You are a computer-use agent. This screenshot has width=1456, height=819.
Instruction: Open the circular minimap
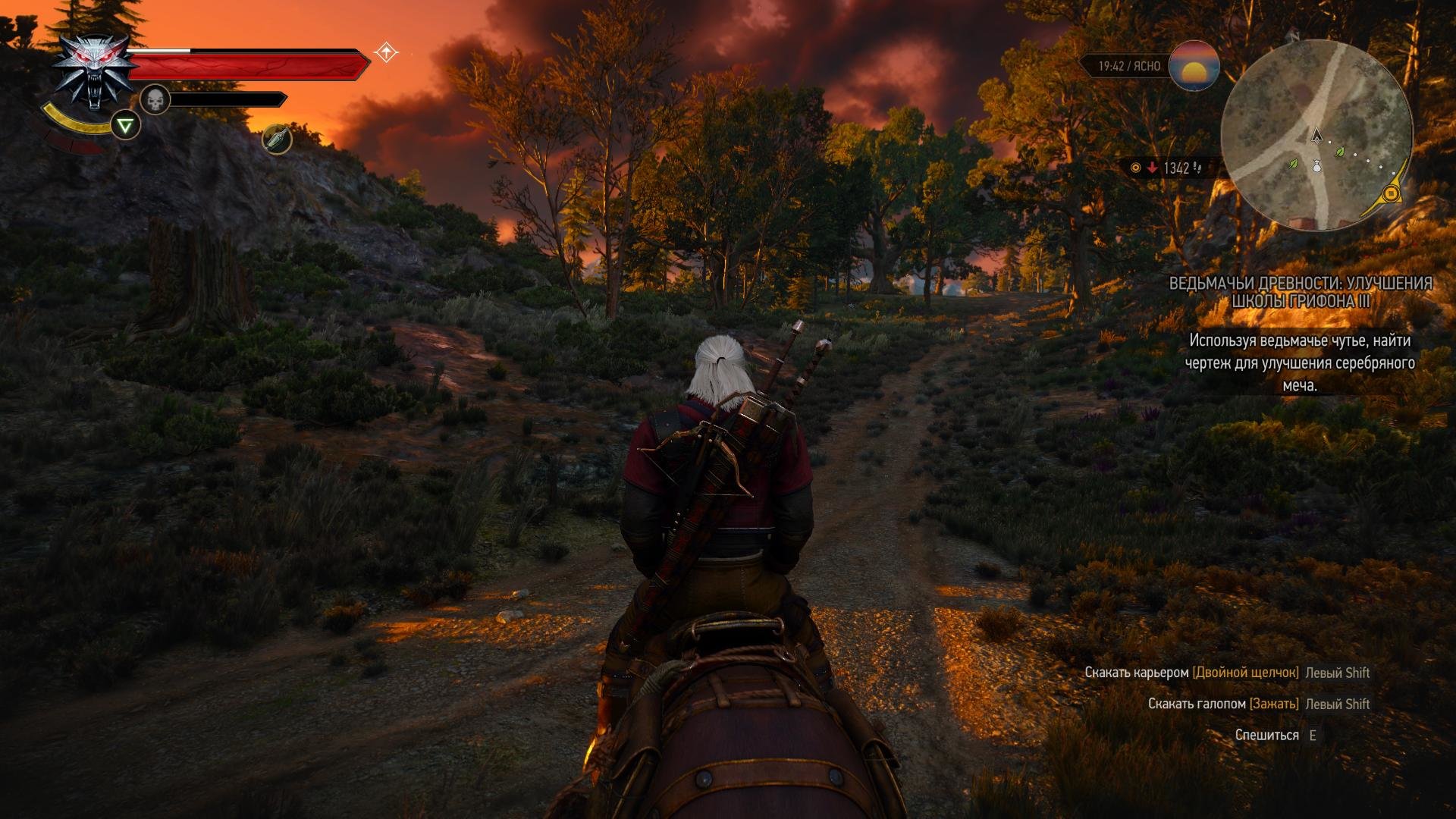coord(1316,136)
